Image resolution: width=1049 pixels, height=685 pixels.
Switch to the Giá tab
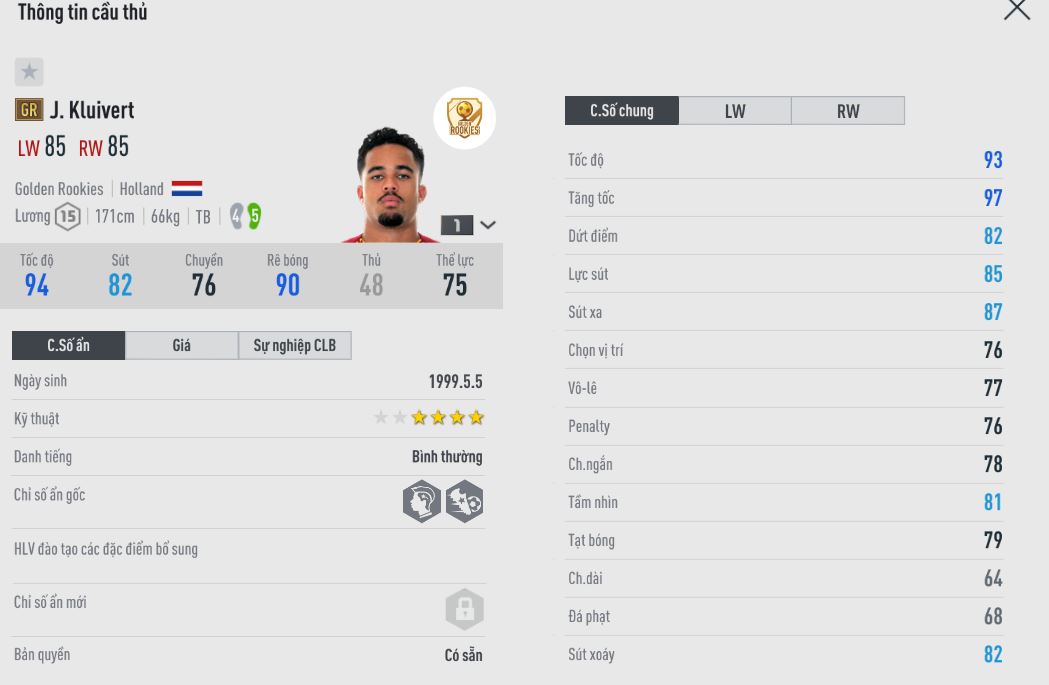point(181,346)
